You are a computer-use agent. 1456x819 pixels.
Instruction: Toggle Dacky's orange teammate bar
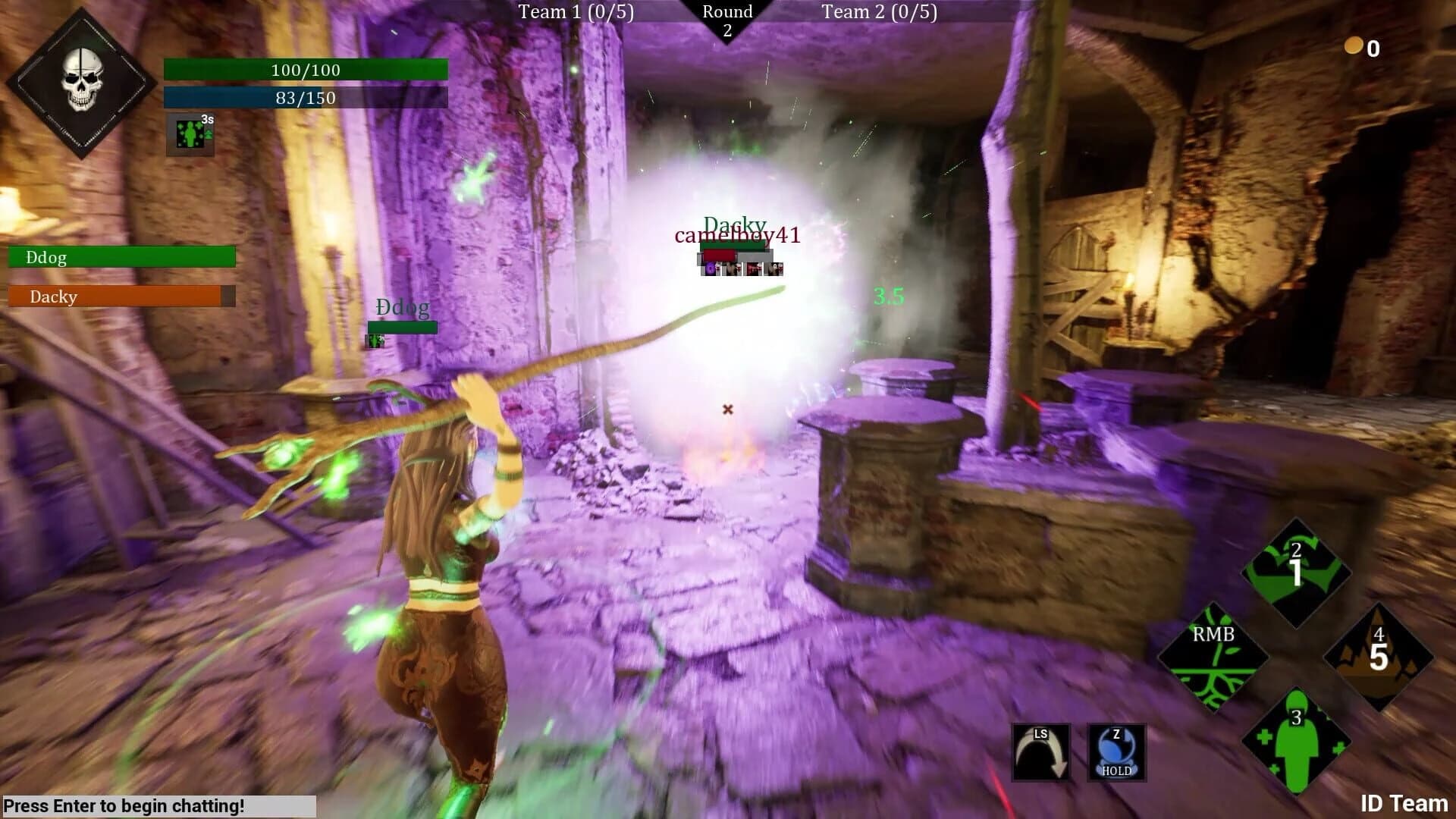click(121, 297)
